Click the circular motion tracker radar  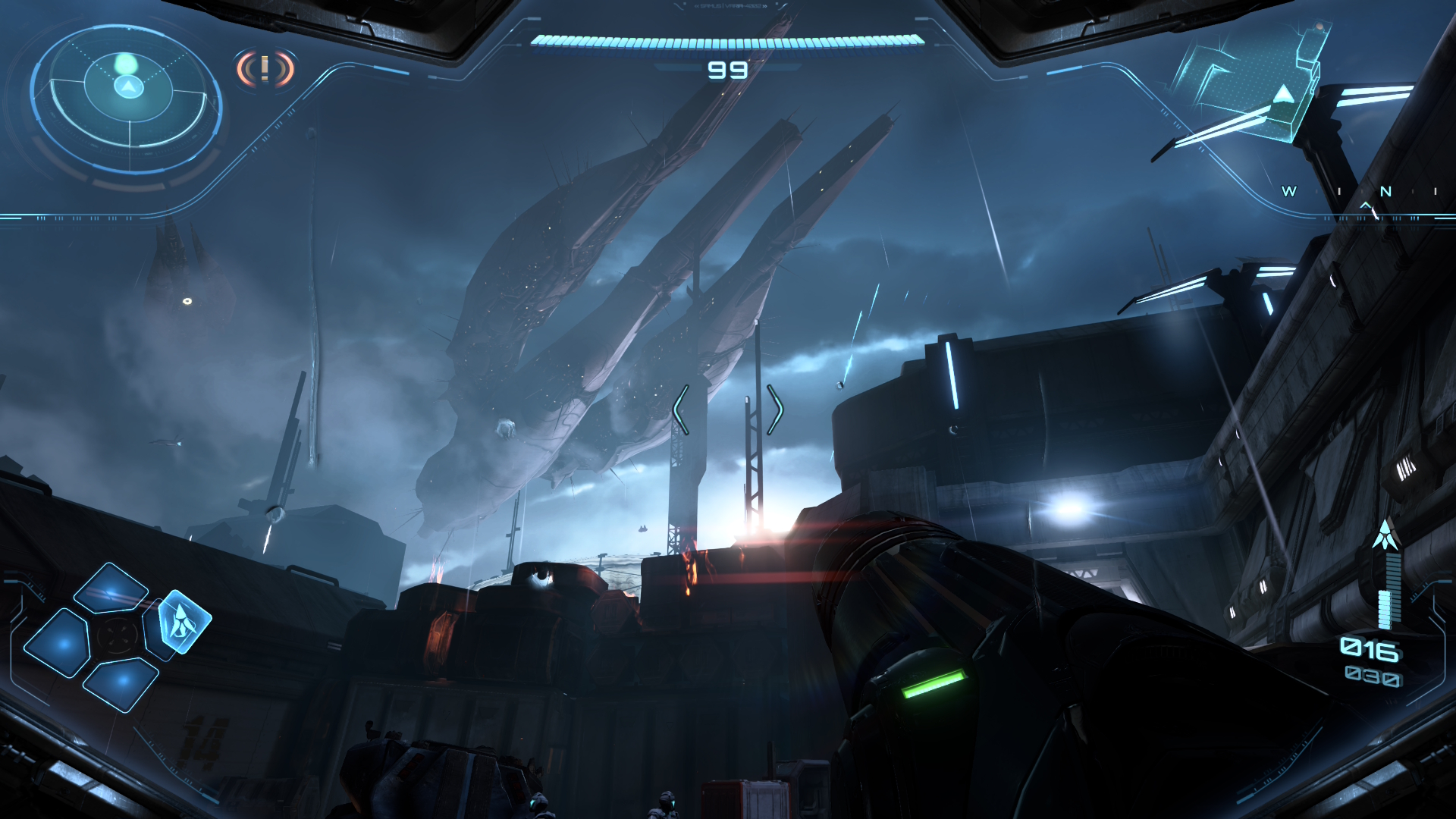click(127, 96)
